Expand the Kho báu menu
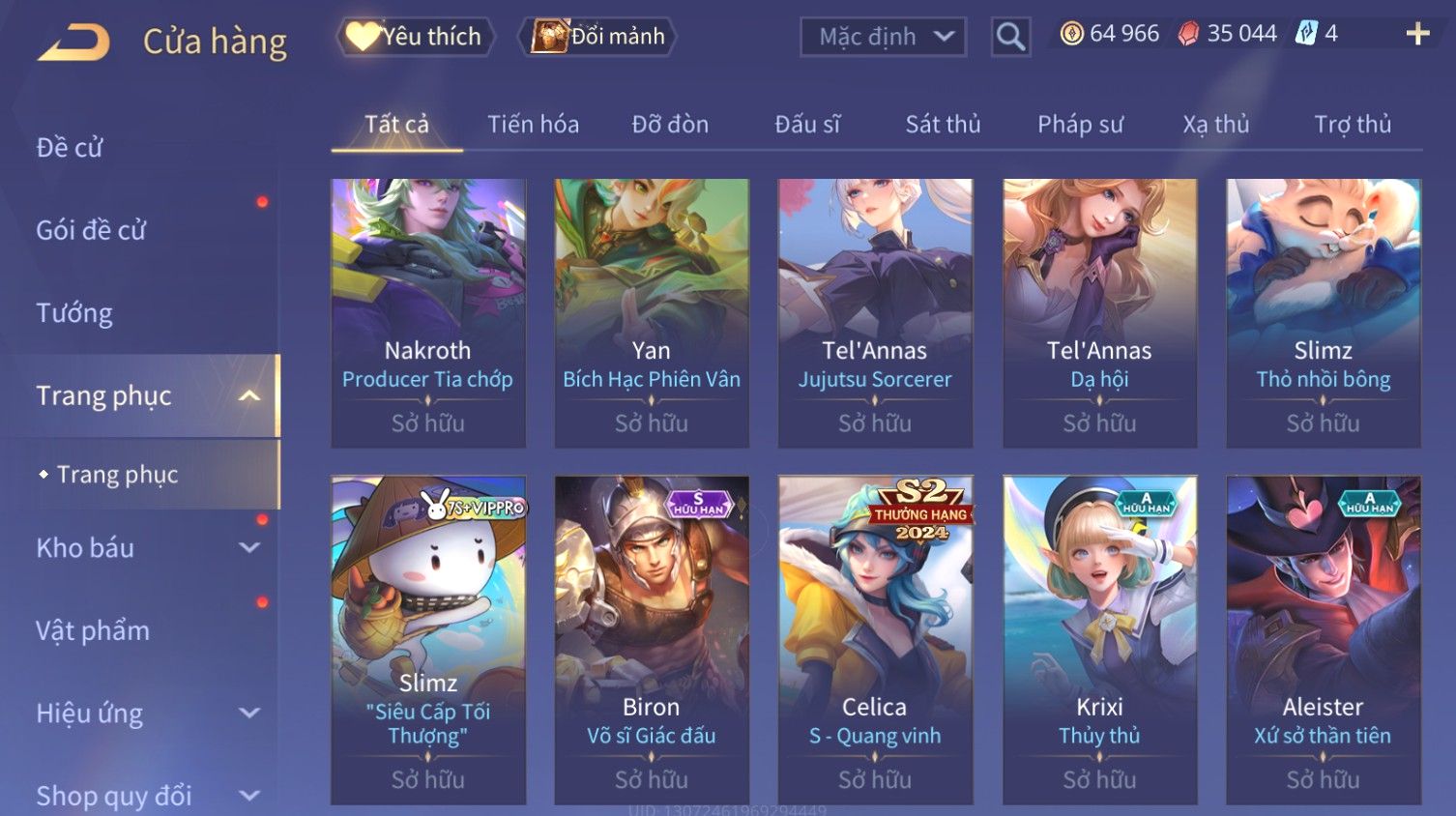Screen dimensions: 1456x816 (x=145, y=548)
